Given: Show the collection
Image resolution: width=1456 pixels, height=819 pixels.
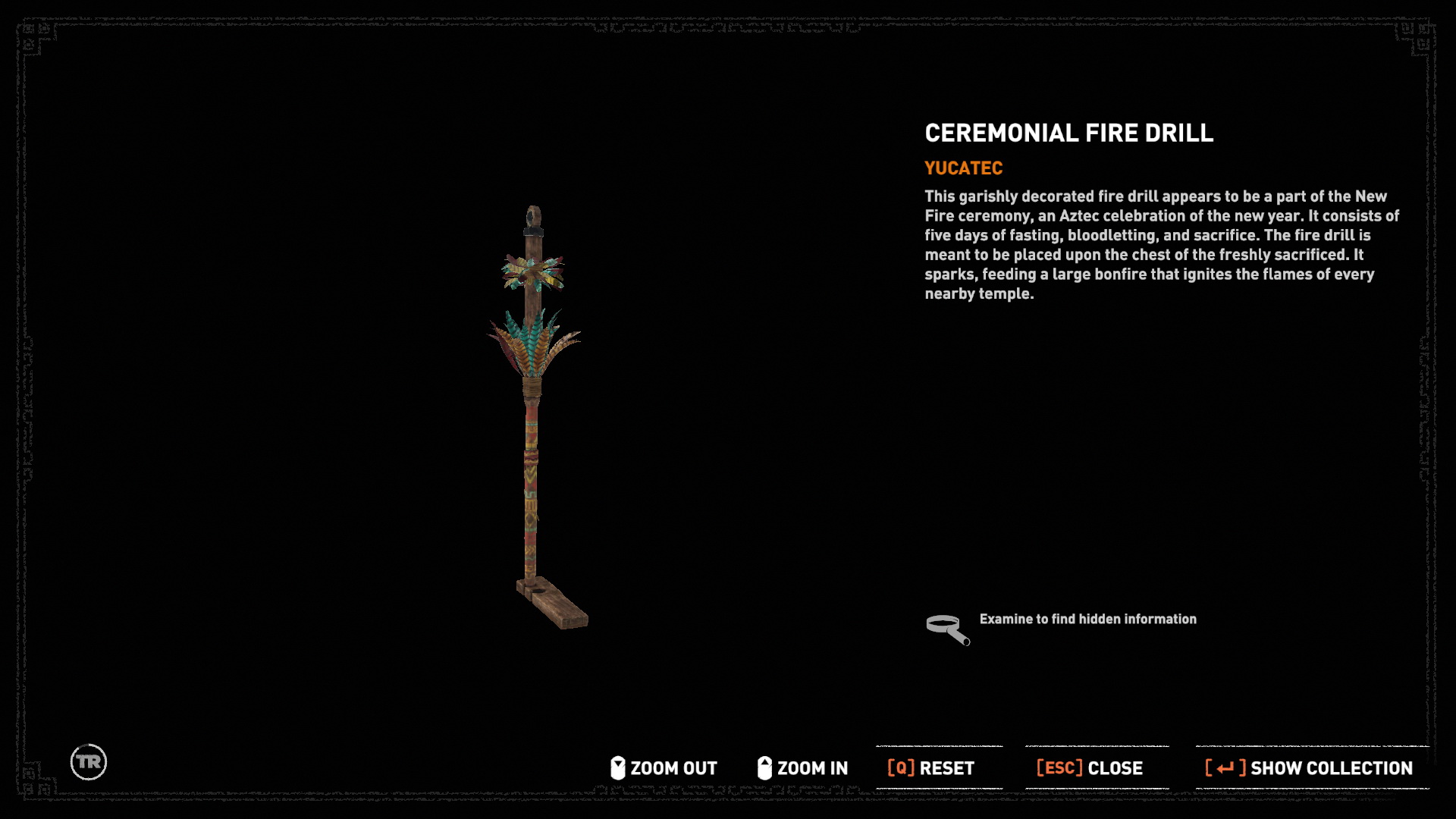Looking at the screenshot, I should tap(1310, 768).
